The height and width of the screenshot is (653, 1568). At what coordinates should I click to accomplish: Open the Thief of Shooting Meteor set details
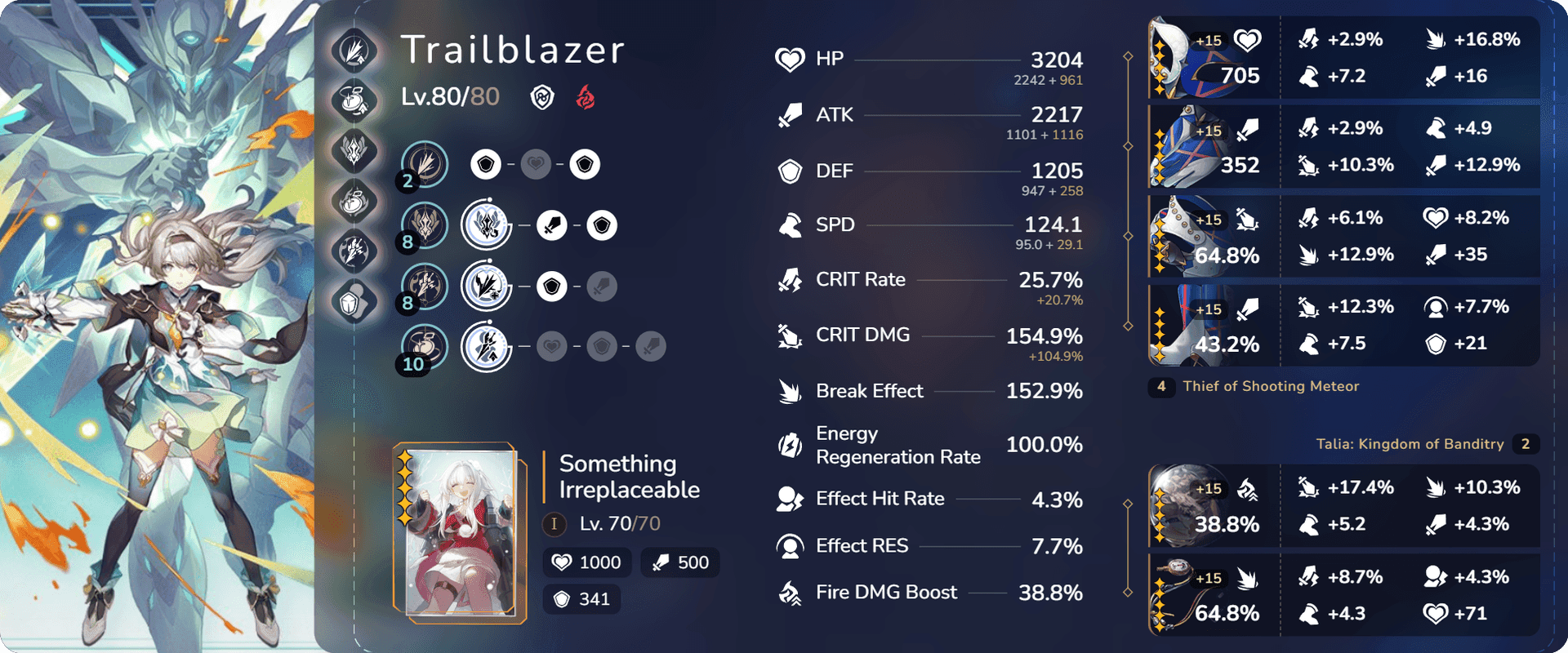point(1270,386)
